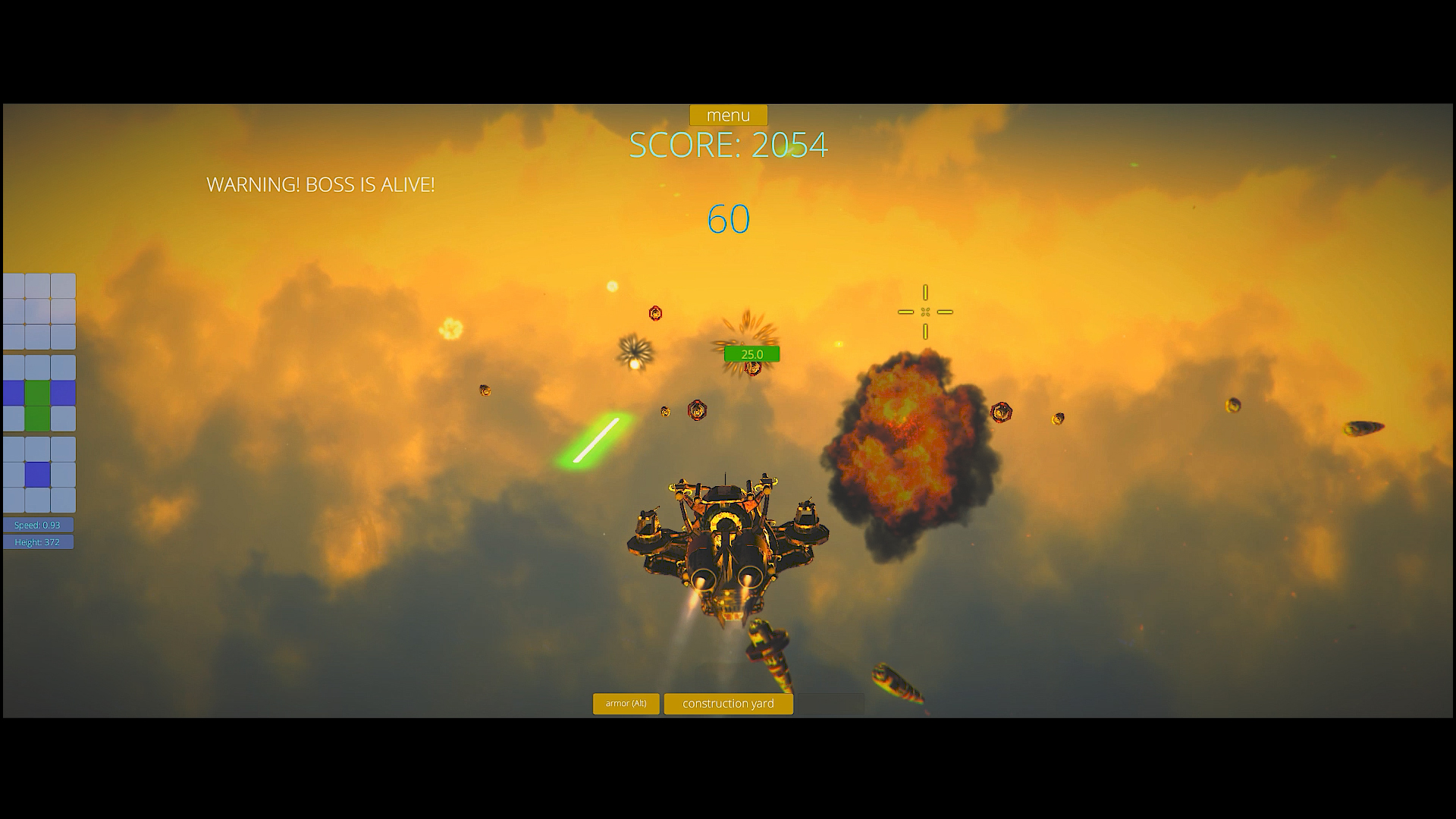Click the green 25.0 health bar
Viewport: 1456px width, 819px height.
tap(752, 353)
